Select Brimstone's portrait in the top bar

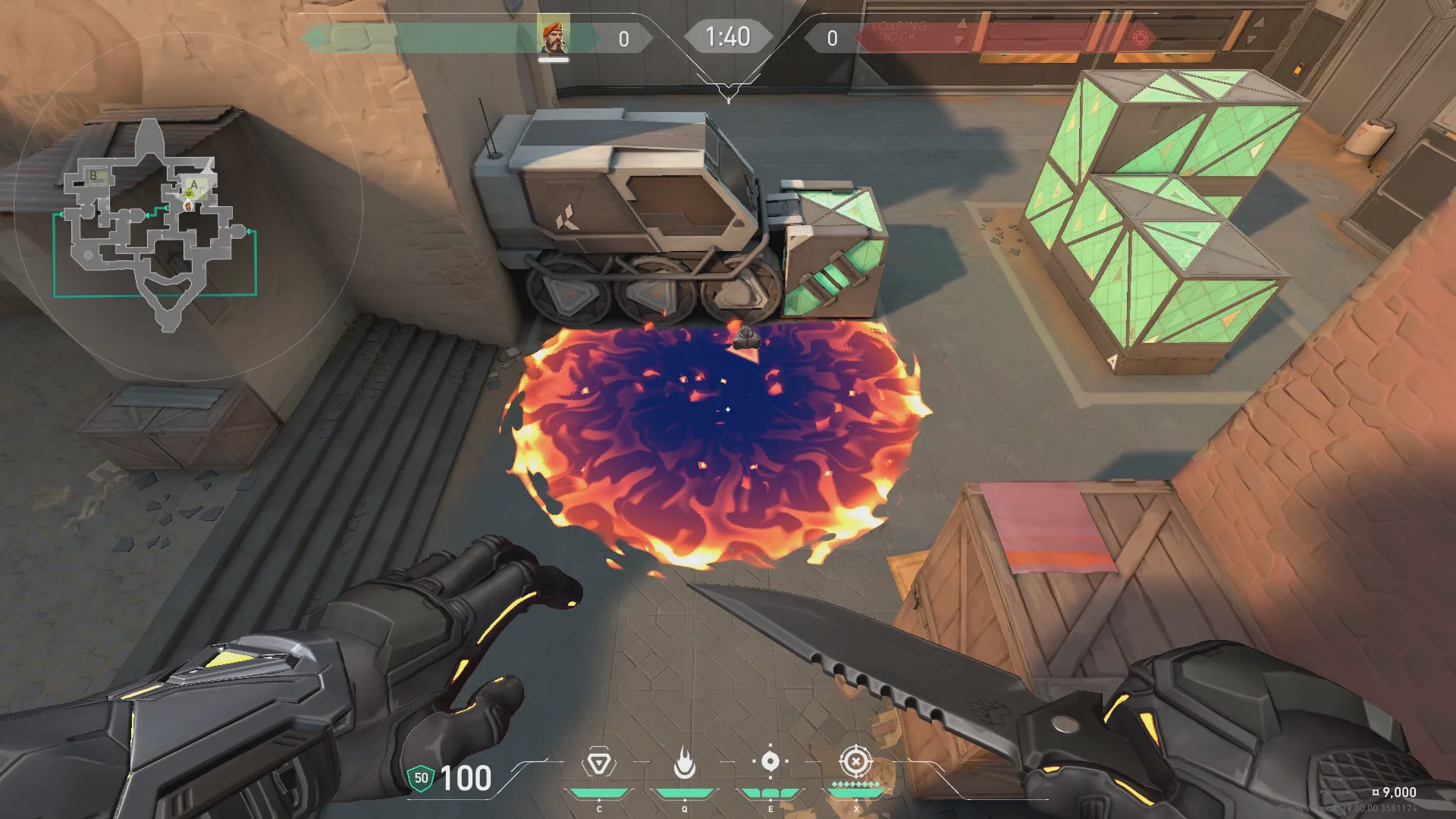click(554, 37)
